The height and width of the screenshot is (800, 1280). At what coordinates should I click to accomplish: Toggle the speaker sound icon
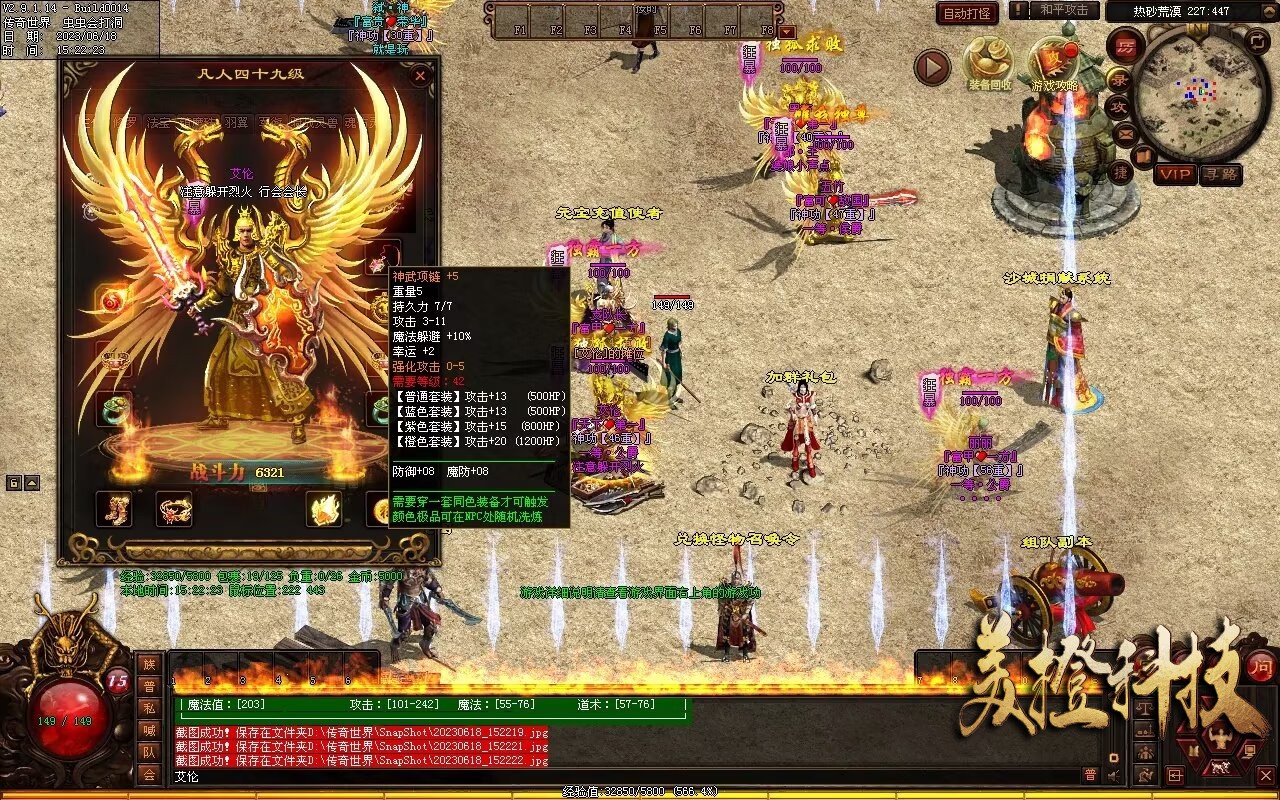(1113, 775)
